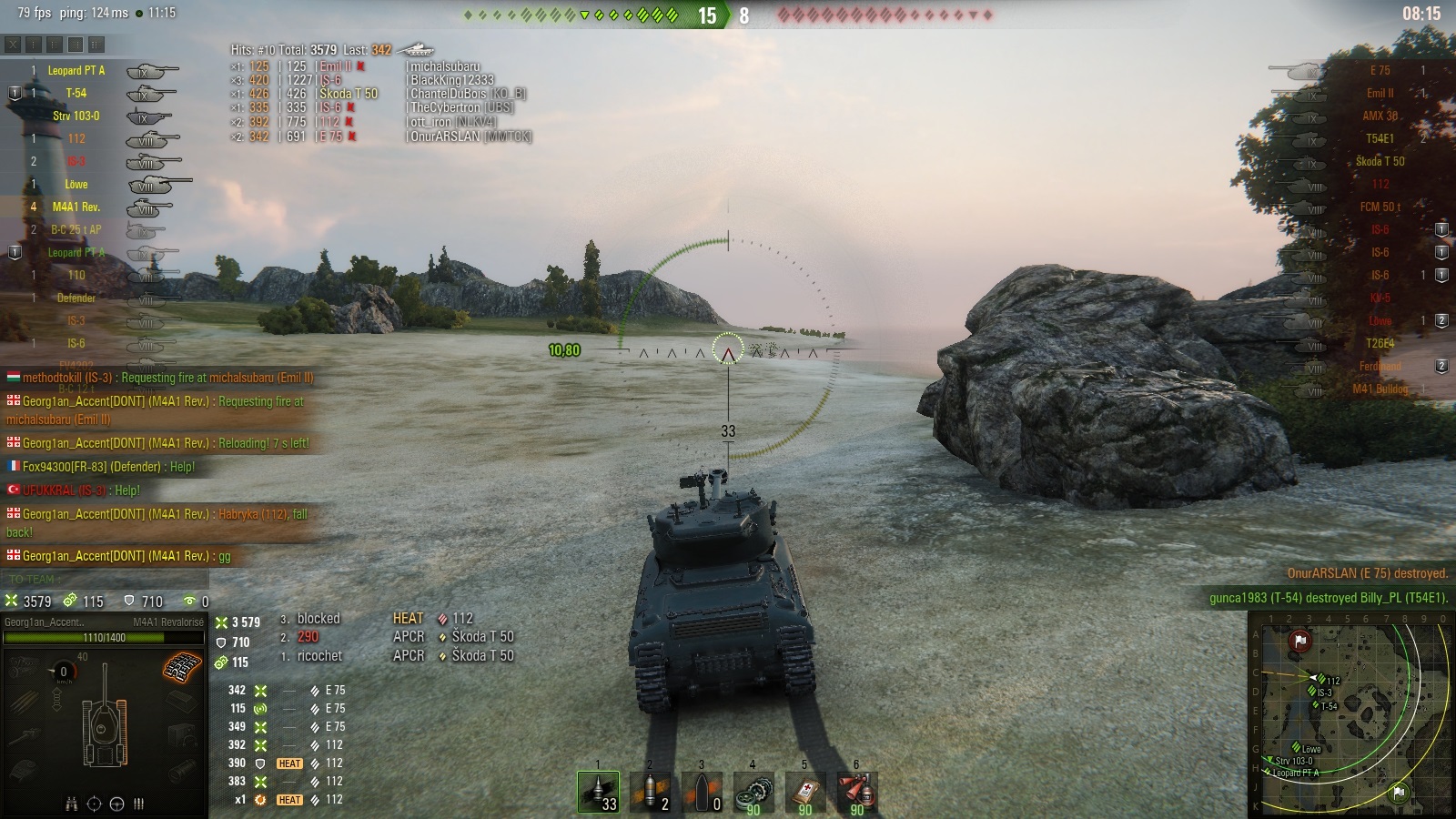
Task: Select the Leopard PT A row at top of team list
Action: (x=76, y=70)
